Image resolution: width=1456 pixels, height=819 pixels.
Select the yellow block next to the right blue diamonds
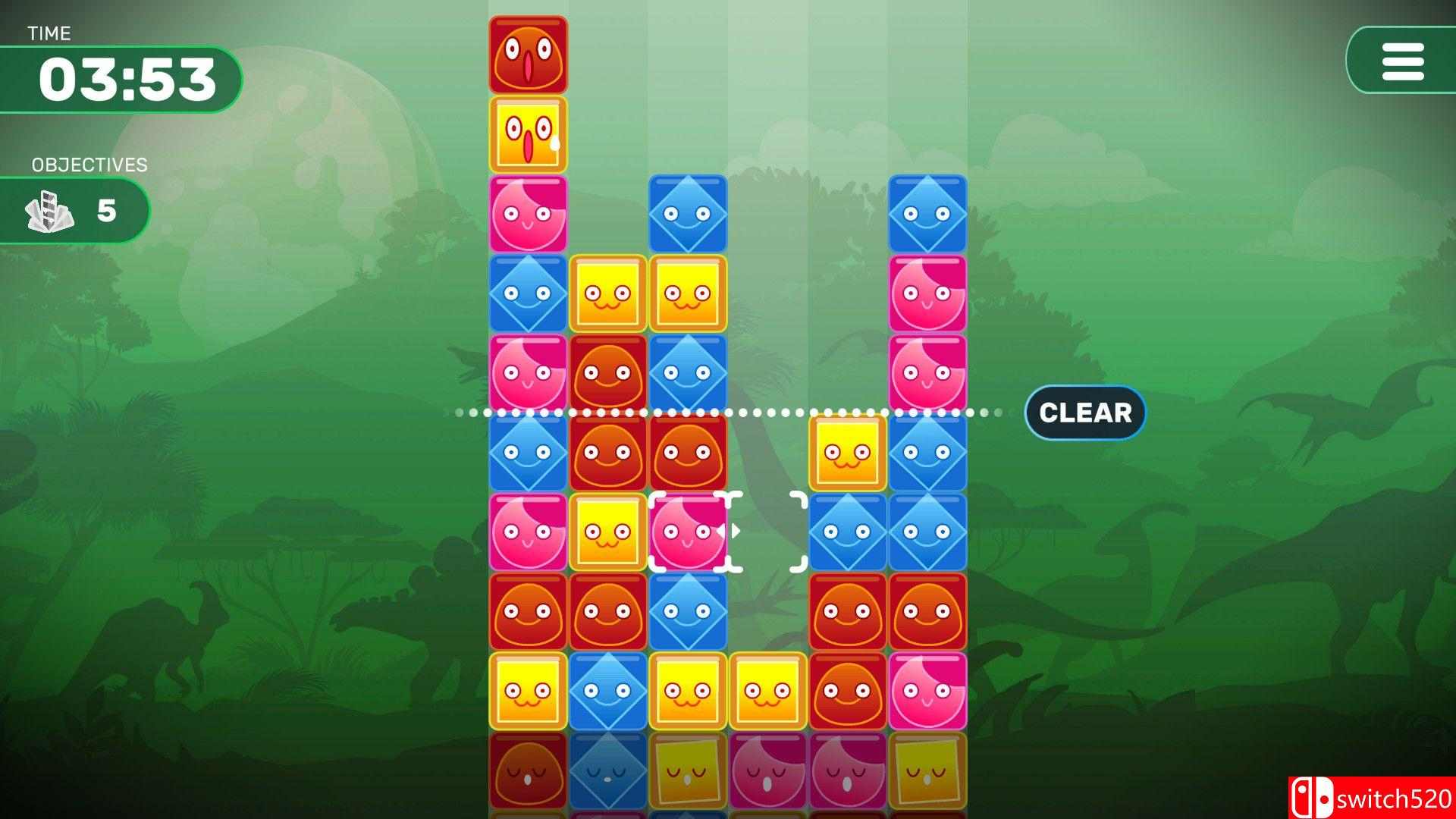[x=846, y=453]
